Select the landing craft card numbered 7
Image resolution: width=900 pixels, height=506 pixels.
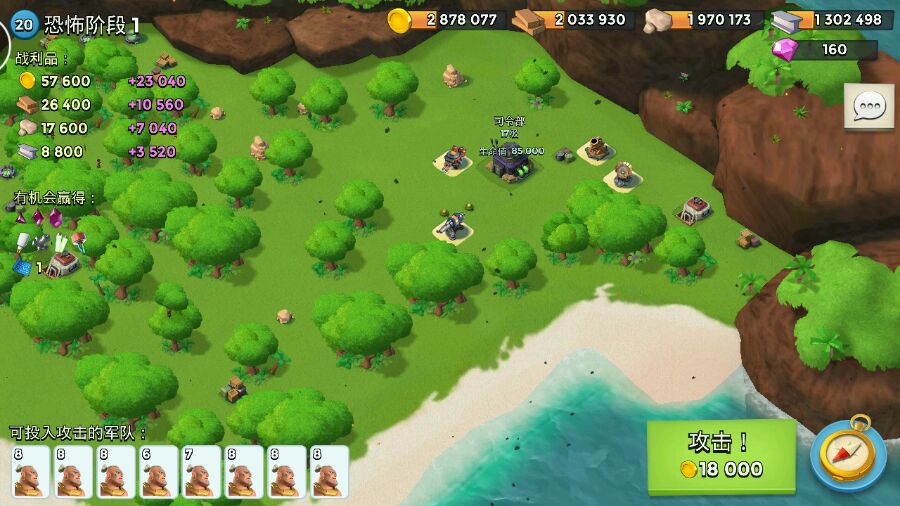(201, 472)
